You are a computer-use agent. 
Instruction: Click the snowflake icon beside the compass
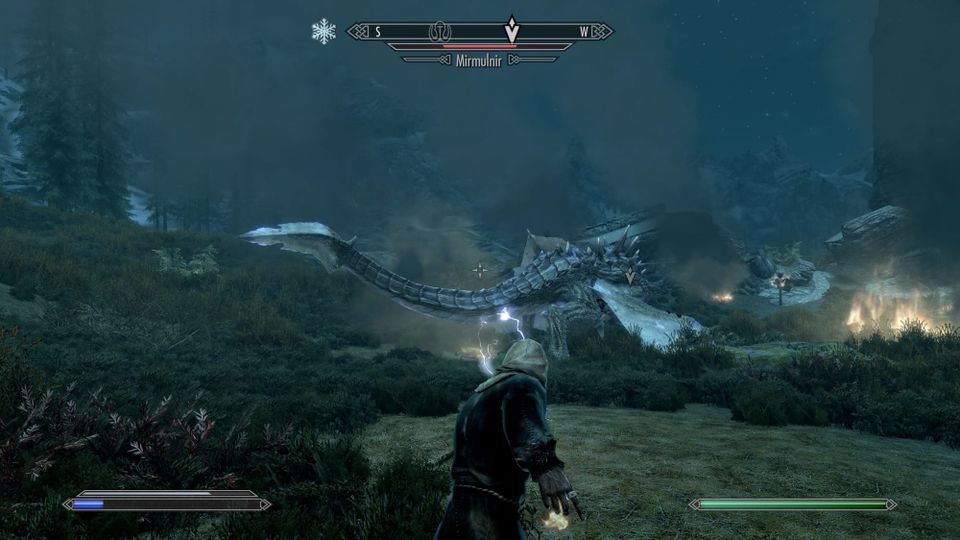click(x=324, y=31)
